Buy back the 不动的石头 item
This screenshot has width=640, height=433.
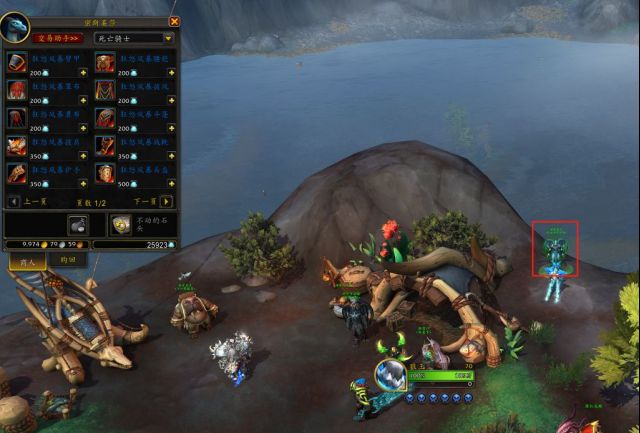pyautogui.click(x=120, y=224)
